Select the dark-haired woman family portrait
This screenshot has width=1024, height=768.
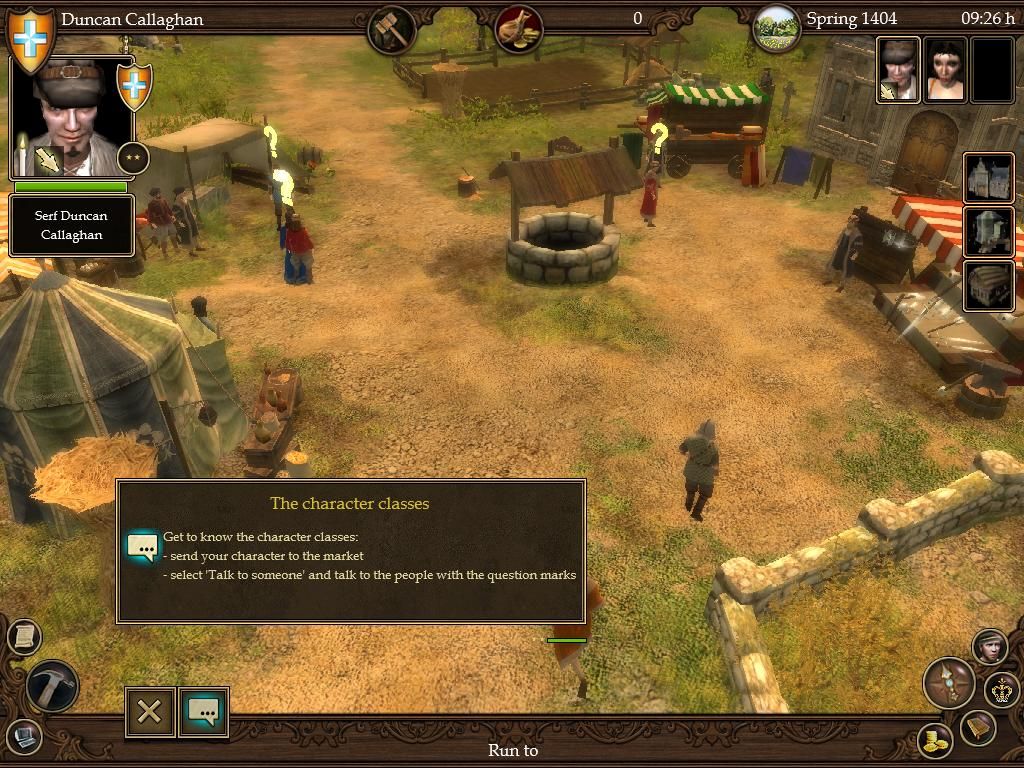tap(945, 70)
